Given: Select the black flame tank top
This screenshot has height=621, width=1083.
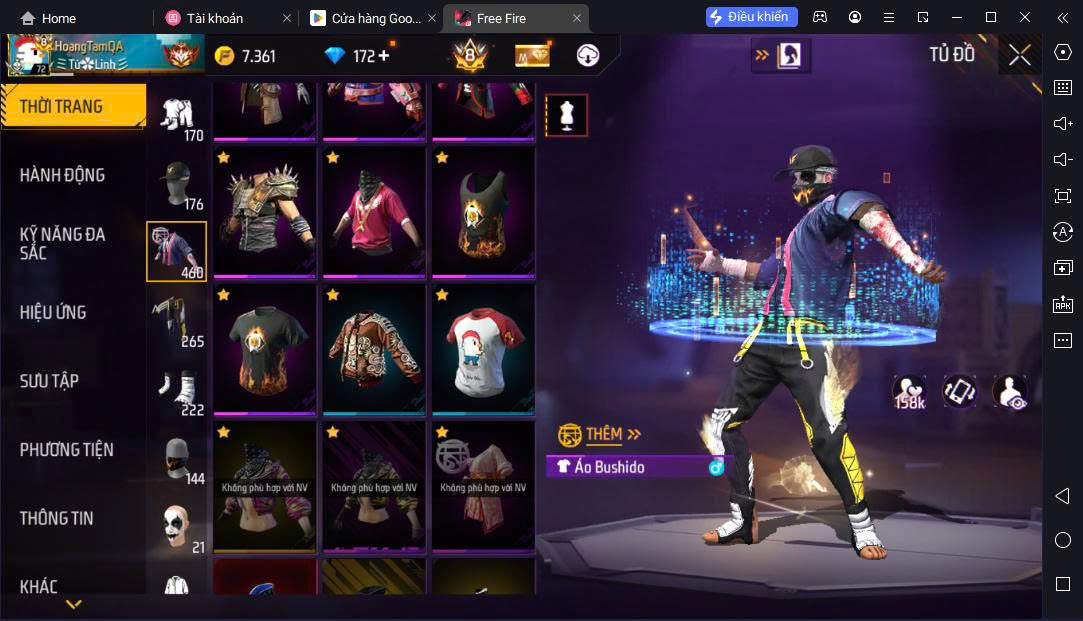Looking at the screenshot, I should [x=483, y=214].
